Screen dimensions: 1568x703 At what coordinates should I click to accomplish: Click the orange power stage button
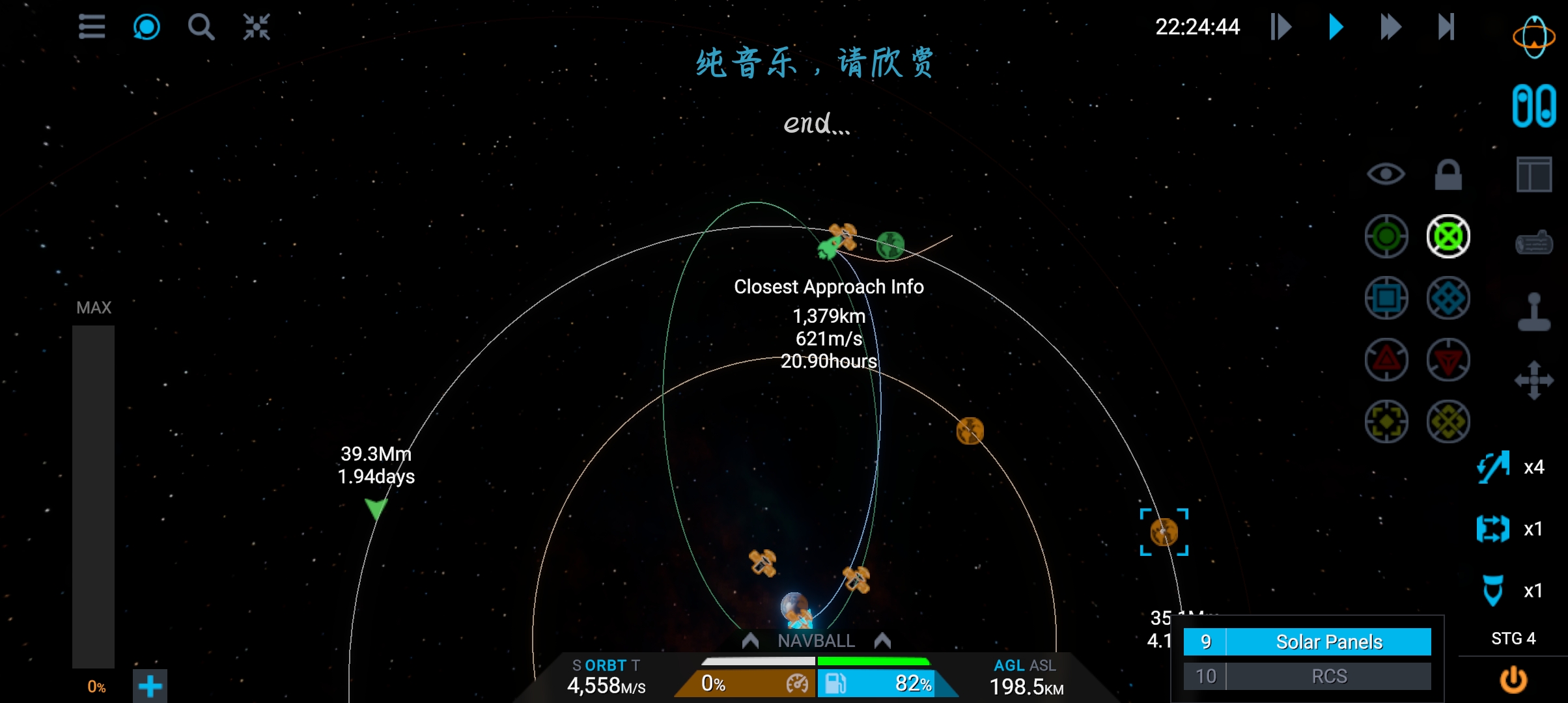(x=1513, y=680)
